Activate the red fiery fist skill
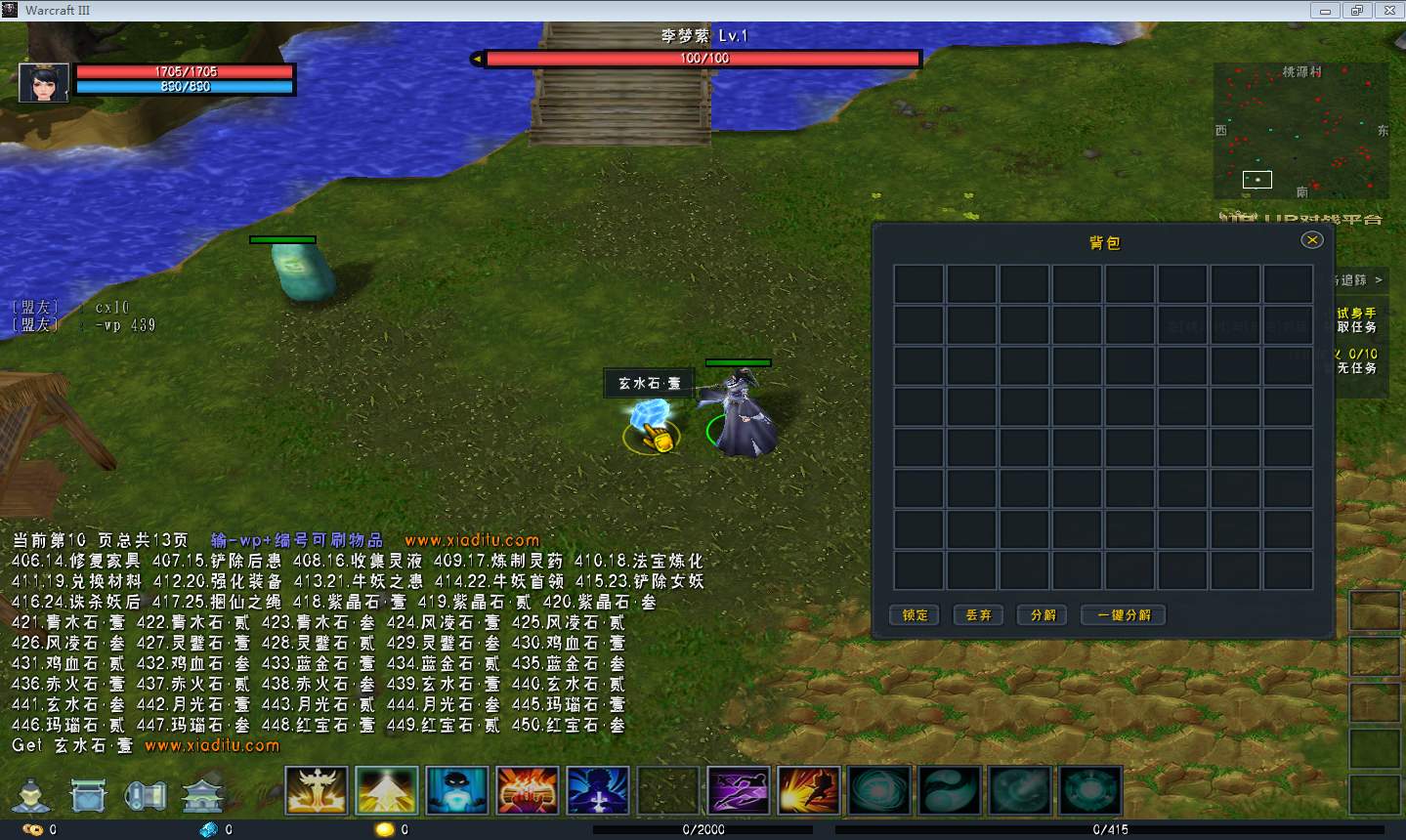Screen dimensions: 1406x840 [x=528, y=791]
